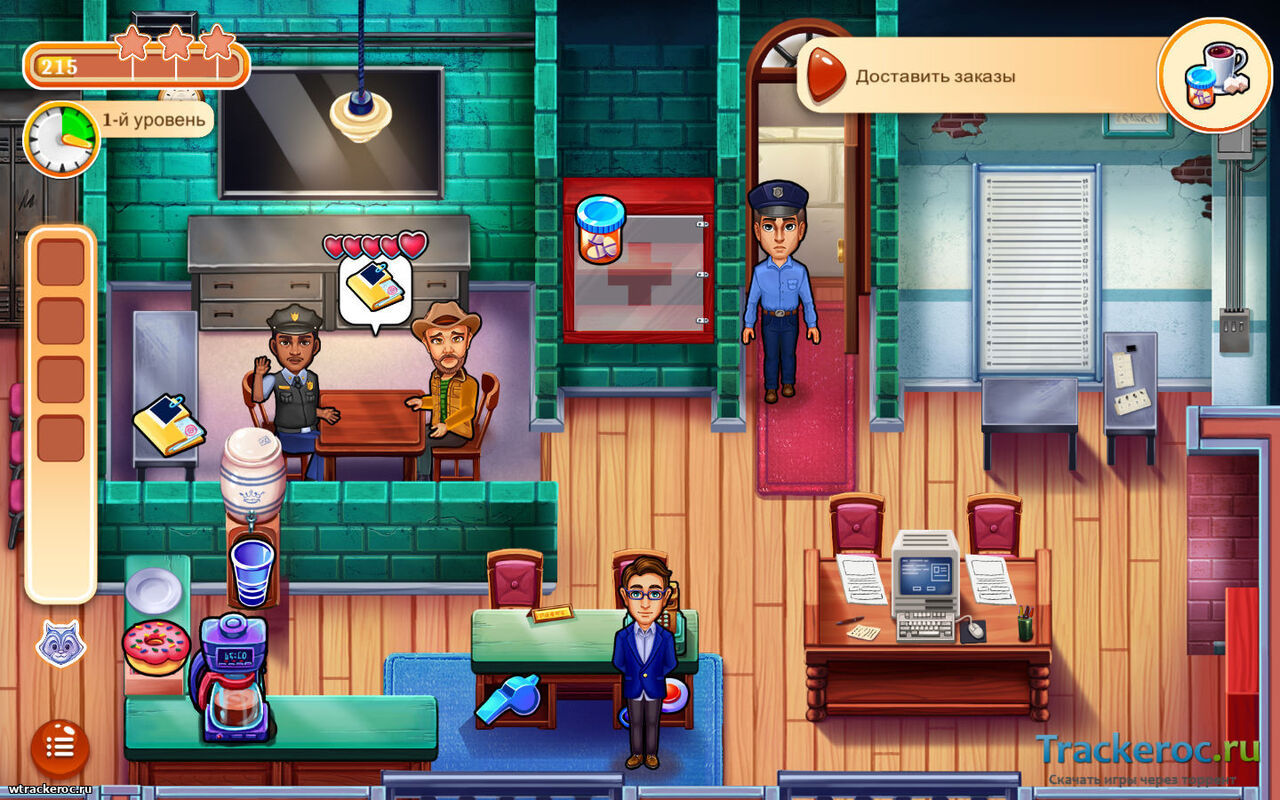Visit the Trackeroc.ru watermark link

1146,750
